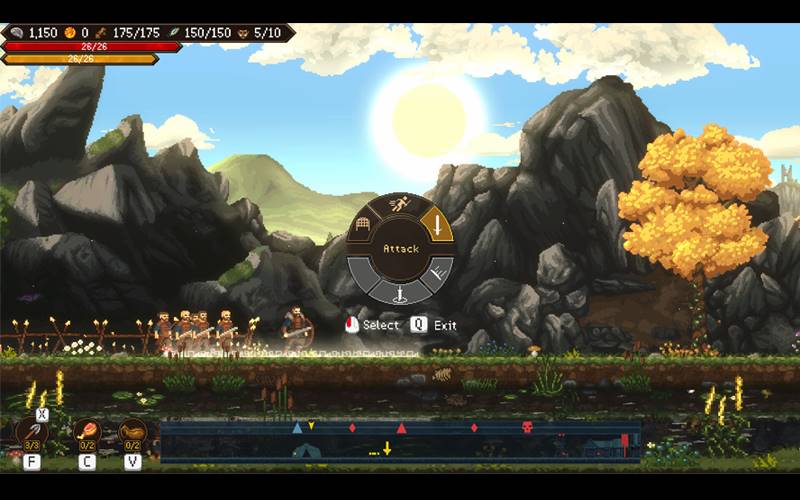Click the red triangle minimap marker

coord(402,428)
